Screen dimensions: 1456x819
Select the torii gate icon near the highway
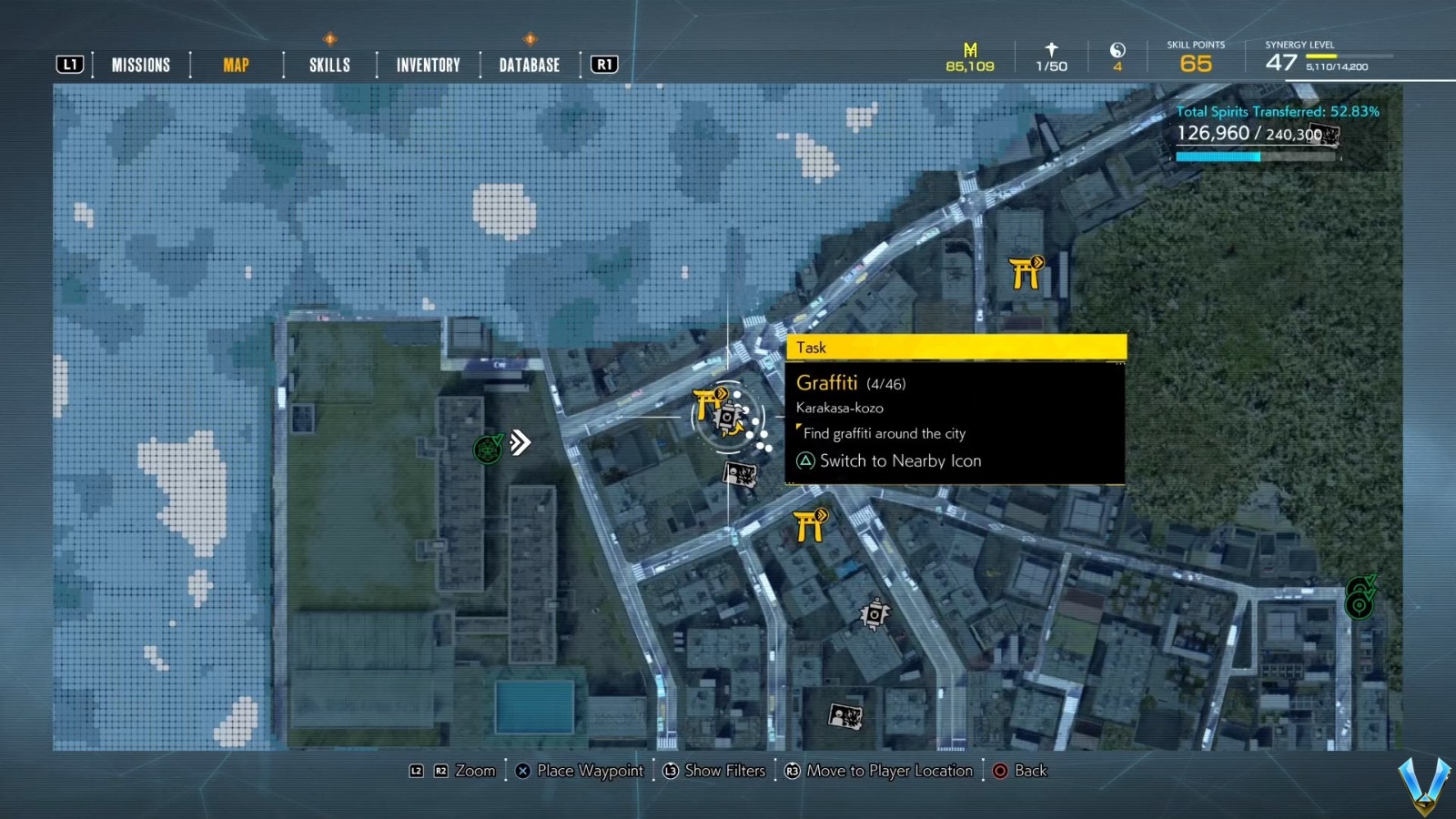tap(1025, 273)
